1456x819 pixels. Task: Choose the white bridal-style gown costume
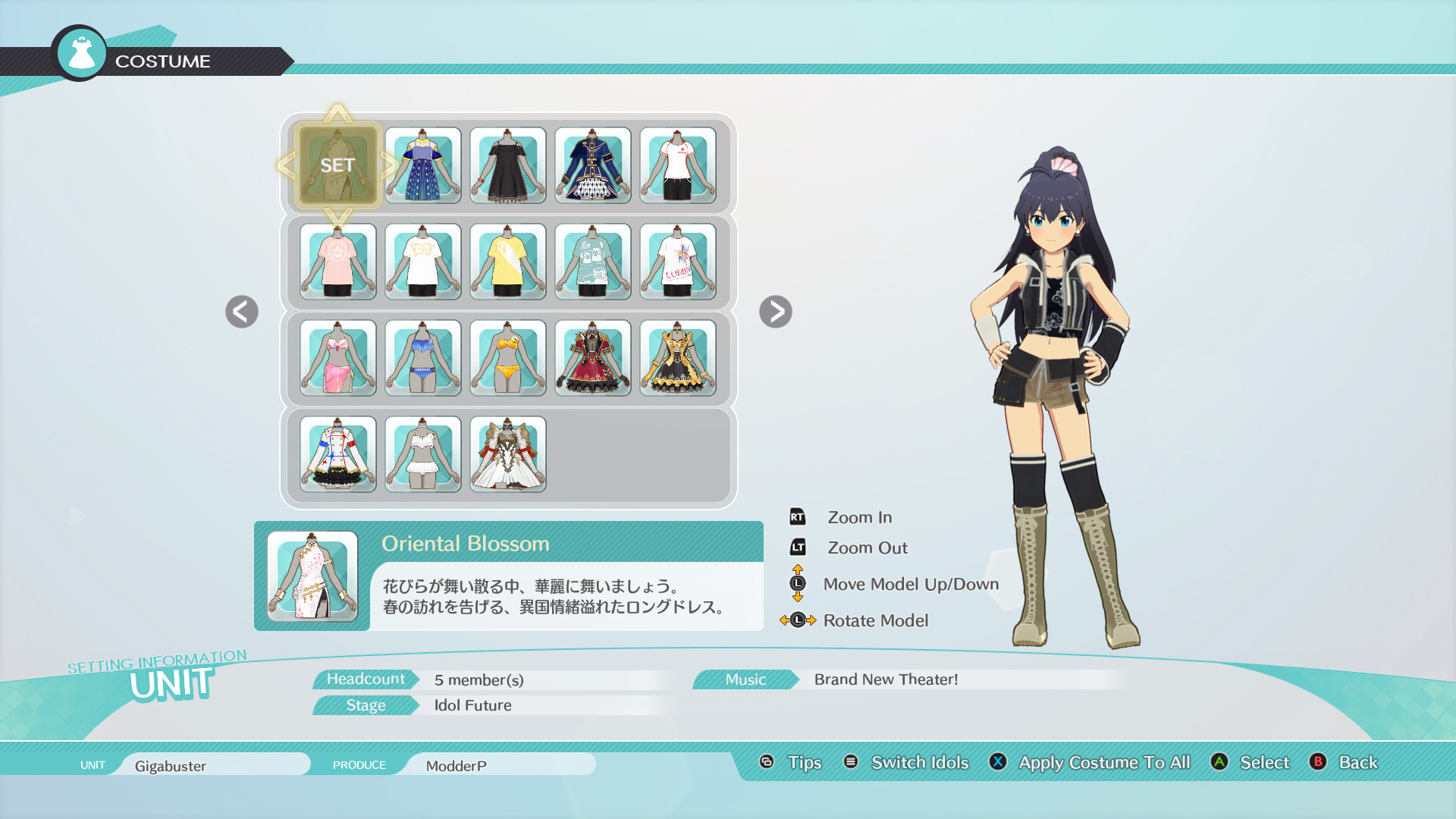[508, 454]
